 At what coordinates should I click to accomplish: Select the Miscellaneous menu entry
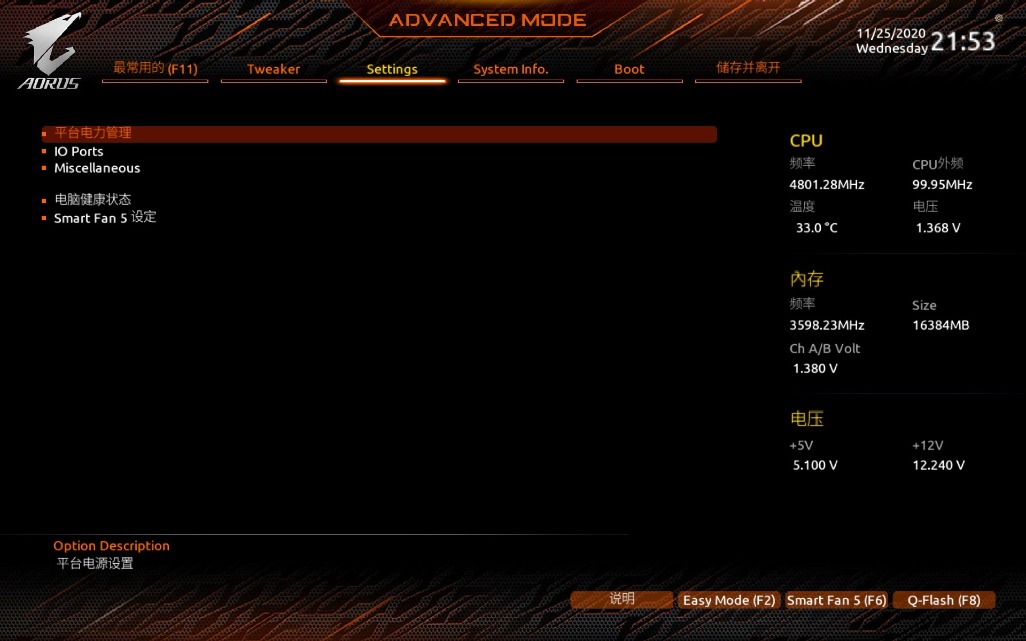click(x=97, y=168)
